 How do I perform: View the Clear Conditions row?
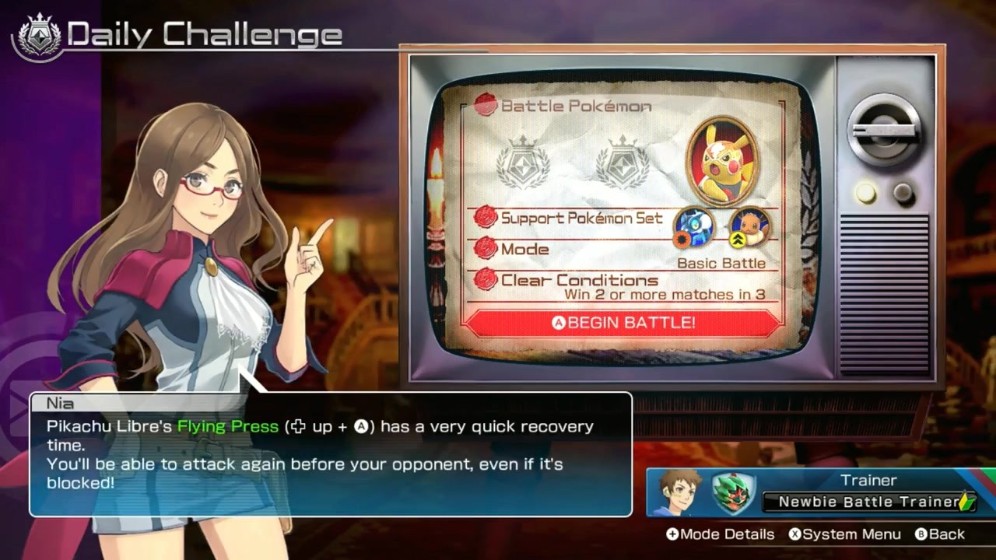(620, 286)
